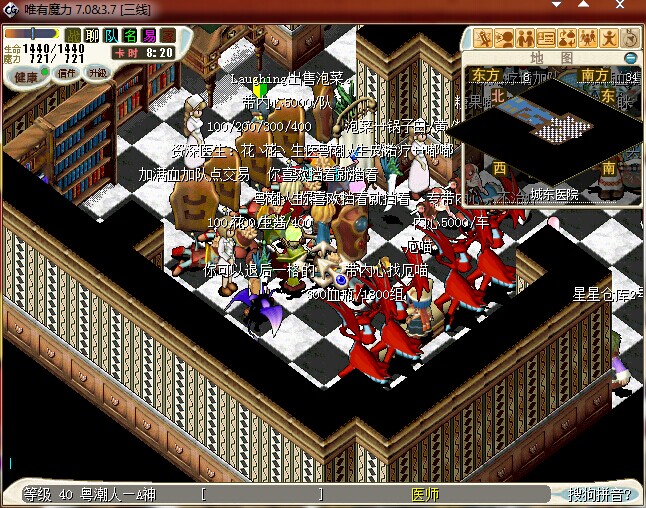
Task: Click the two-figures-with-arrows action icon
Action: pos(567,39)
